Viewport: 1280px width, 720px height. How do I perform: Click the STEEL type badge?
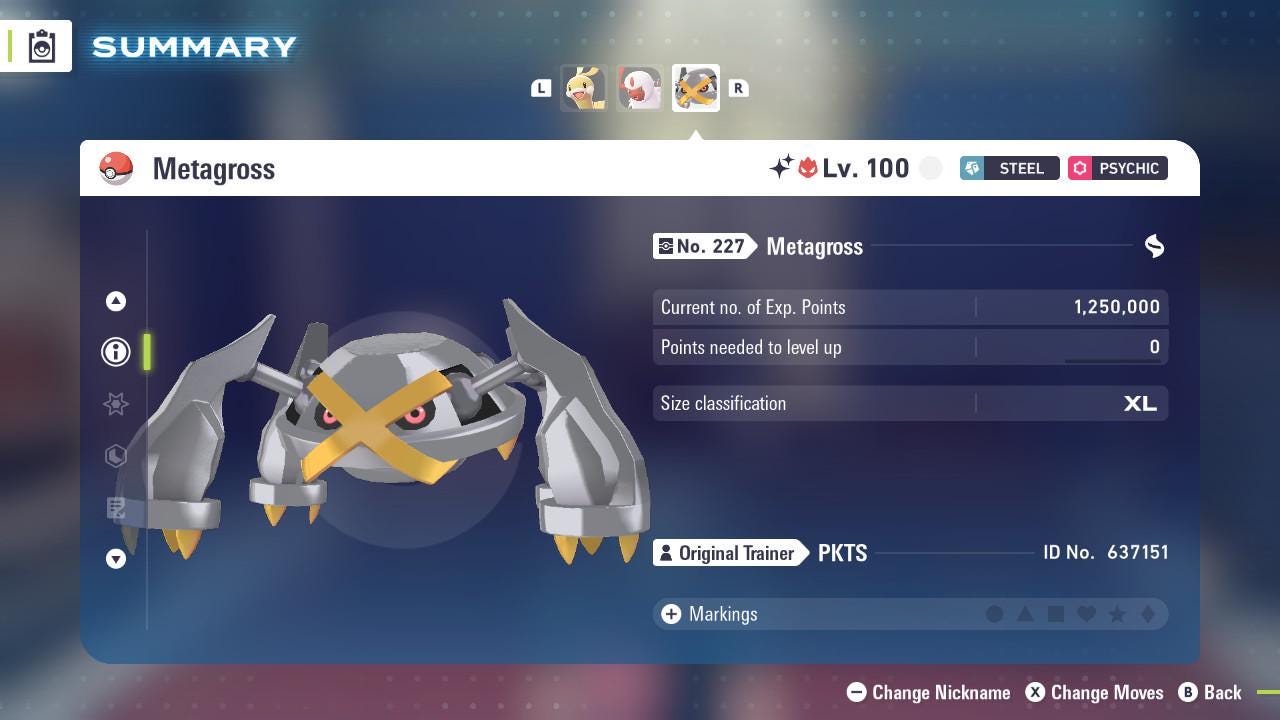1009,168
